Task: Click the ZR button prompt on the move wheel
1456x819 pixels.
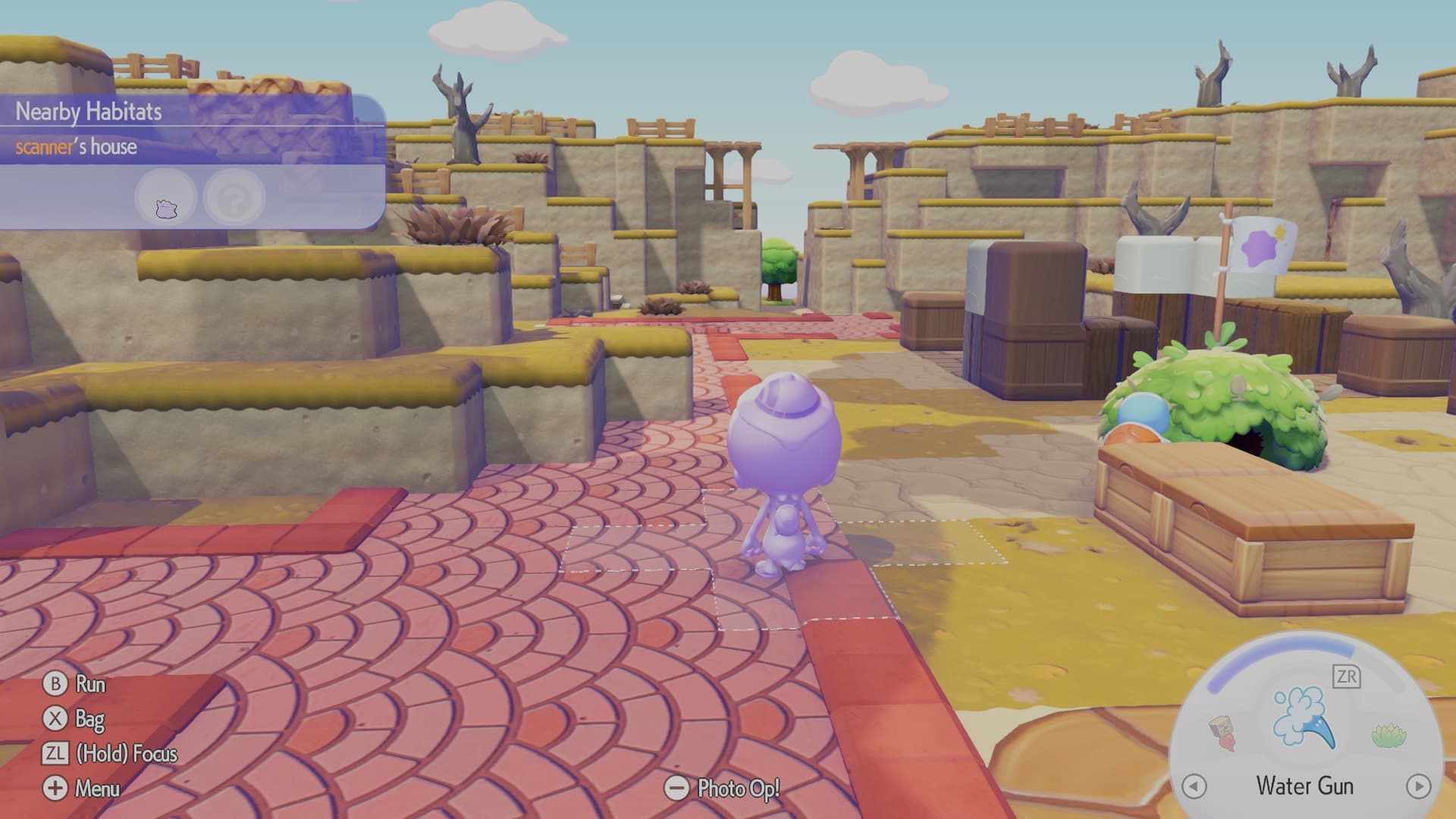Action: tap(1346, 676)
